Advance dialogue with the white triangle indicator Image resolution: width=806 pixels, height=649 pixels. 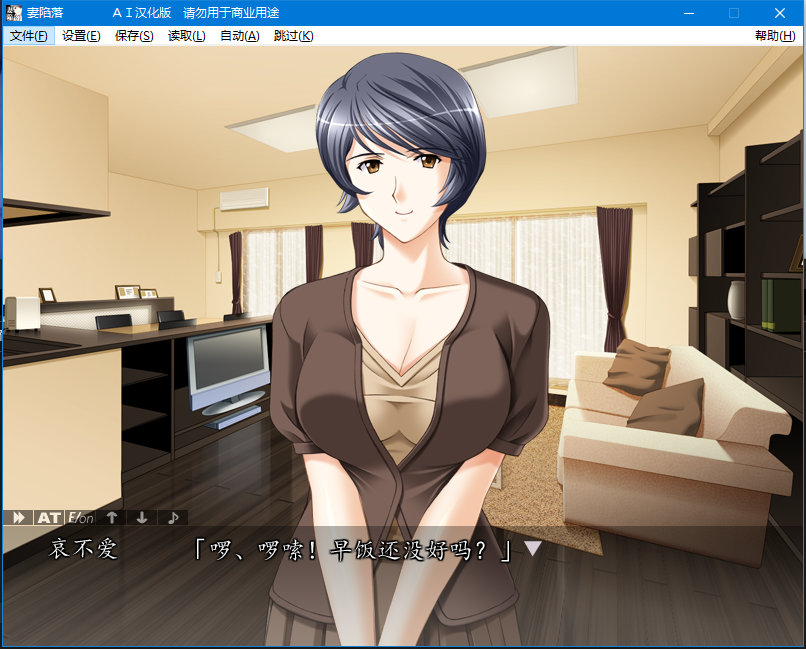coord(533,548)
